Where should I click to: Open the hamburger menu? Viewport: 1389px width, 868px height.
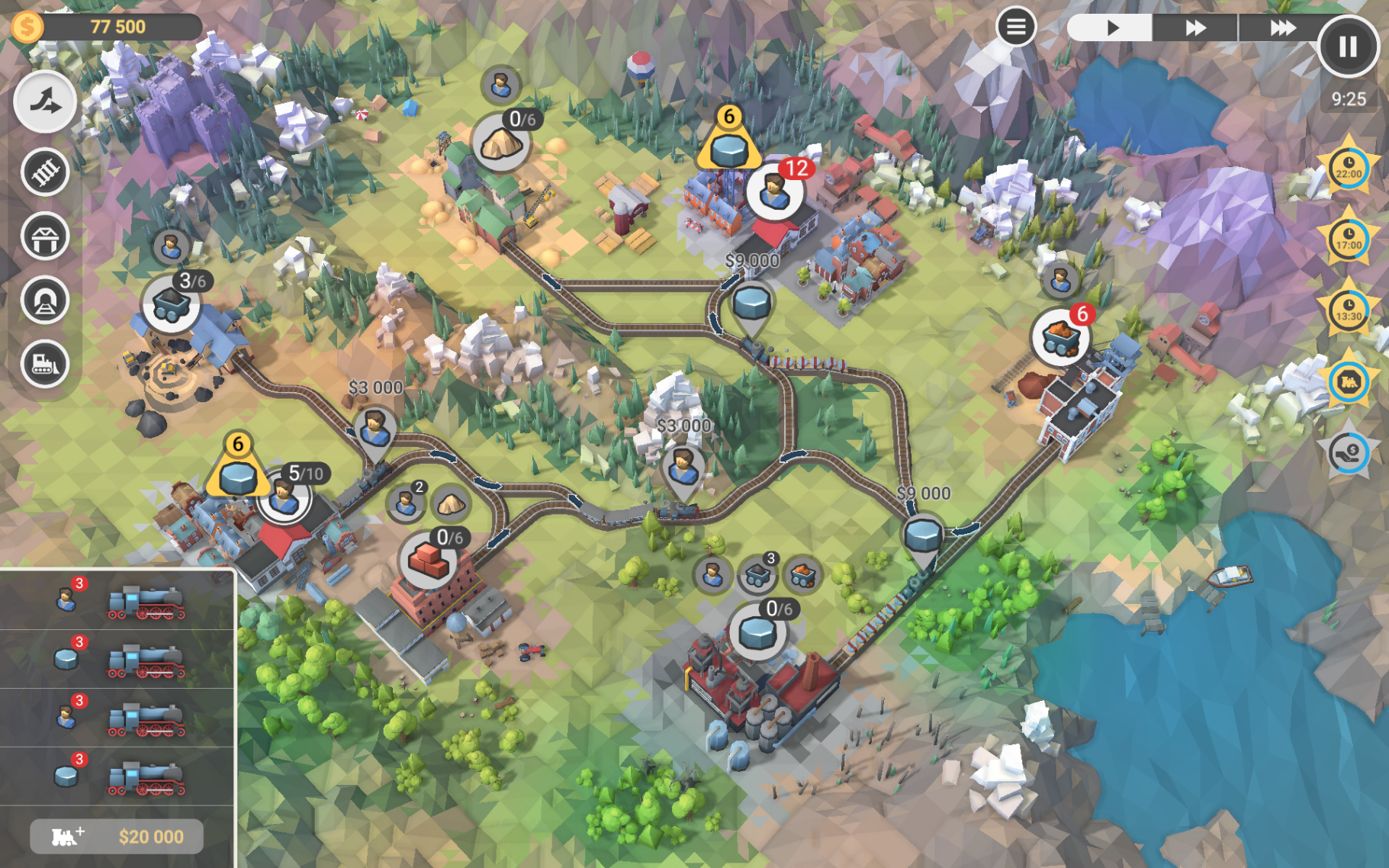click(x=1015, y=27)
